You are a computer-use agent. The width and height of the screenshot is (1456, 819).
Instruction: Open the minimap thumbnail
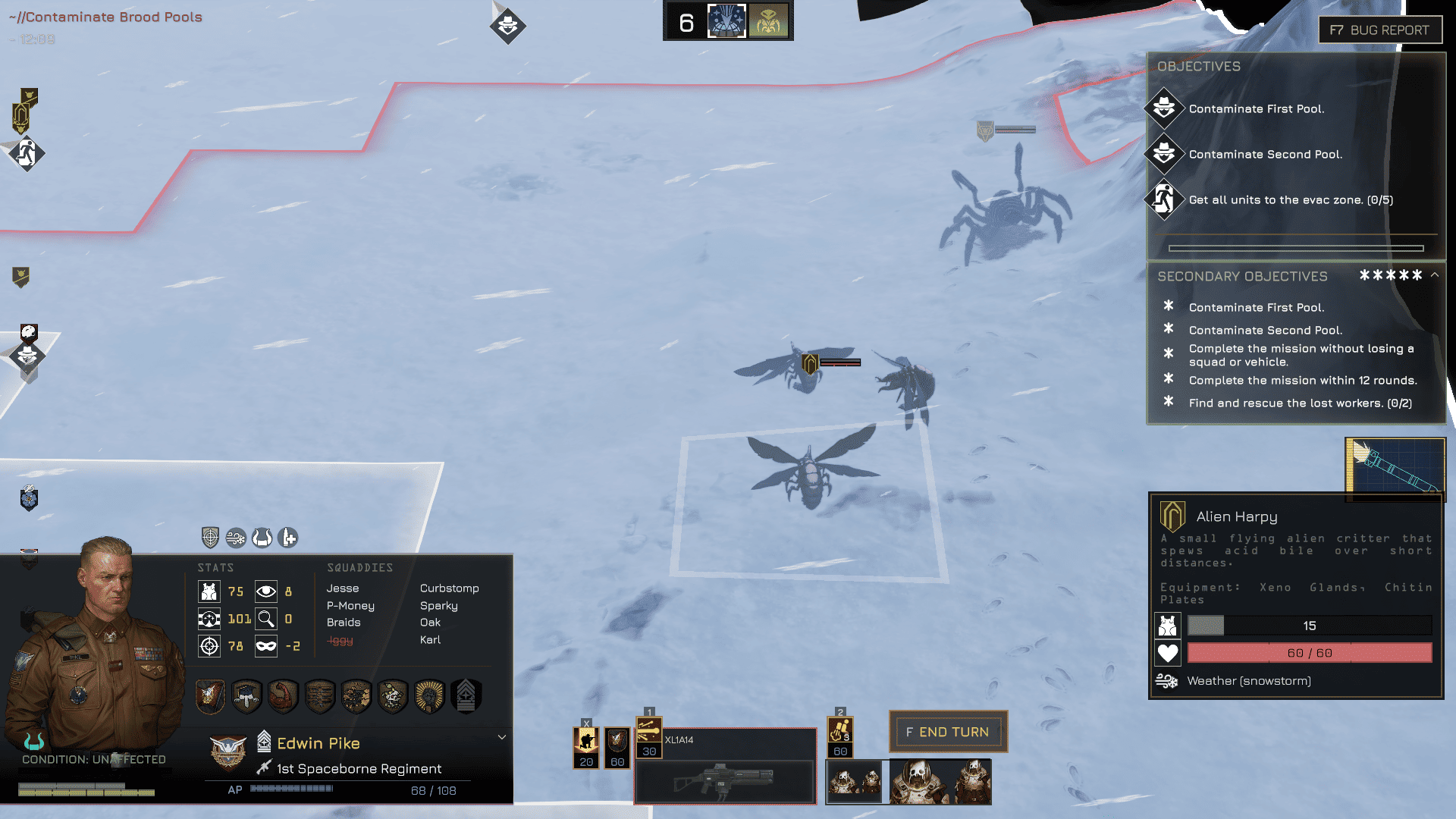(1395, 469)
